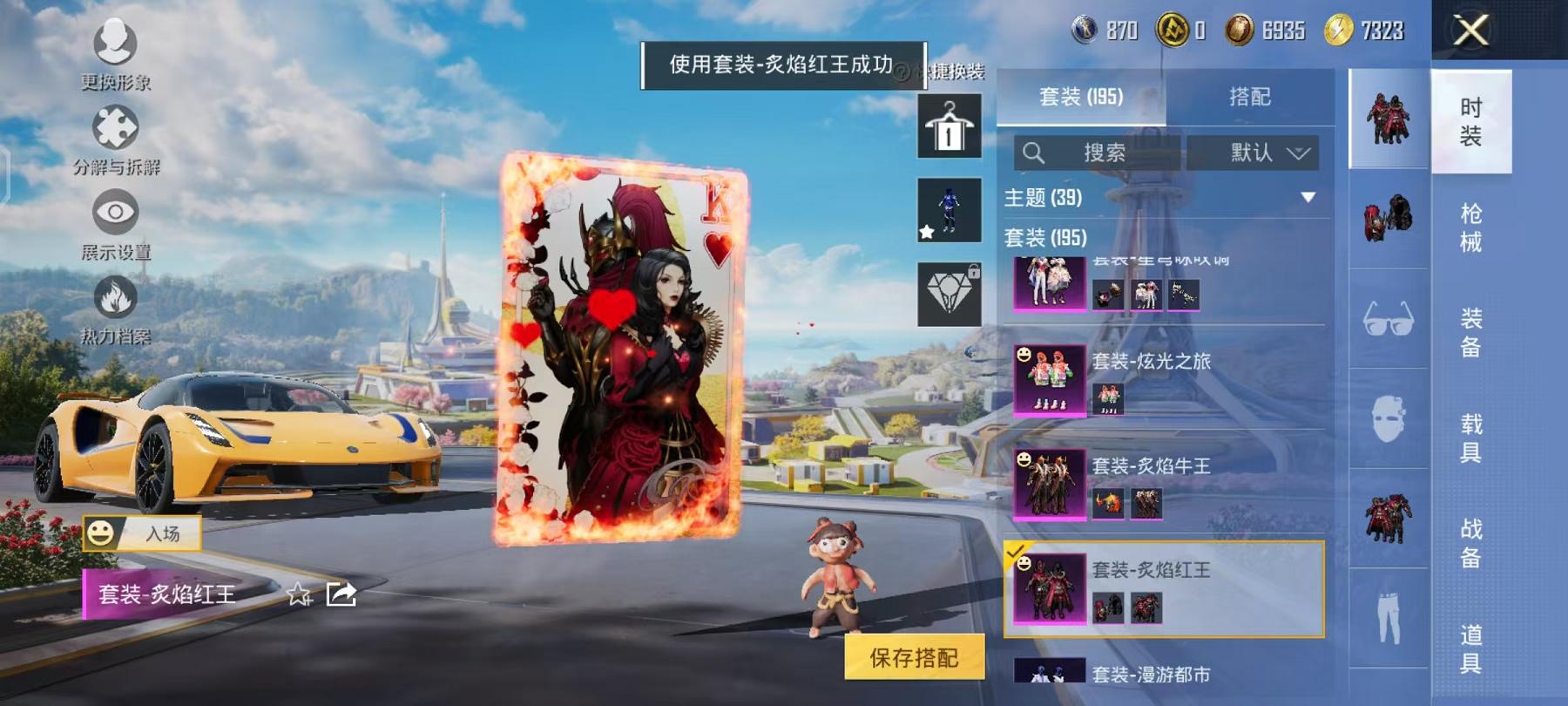Image resolution: width=1568 pixels, height=706 pixels.
Task: Click the 搜索 search field
Action: (1098, 153)
